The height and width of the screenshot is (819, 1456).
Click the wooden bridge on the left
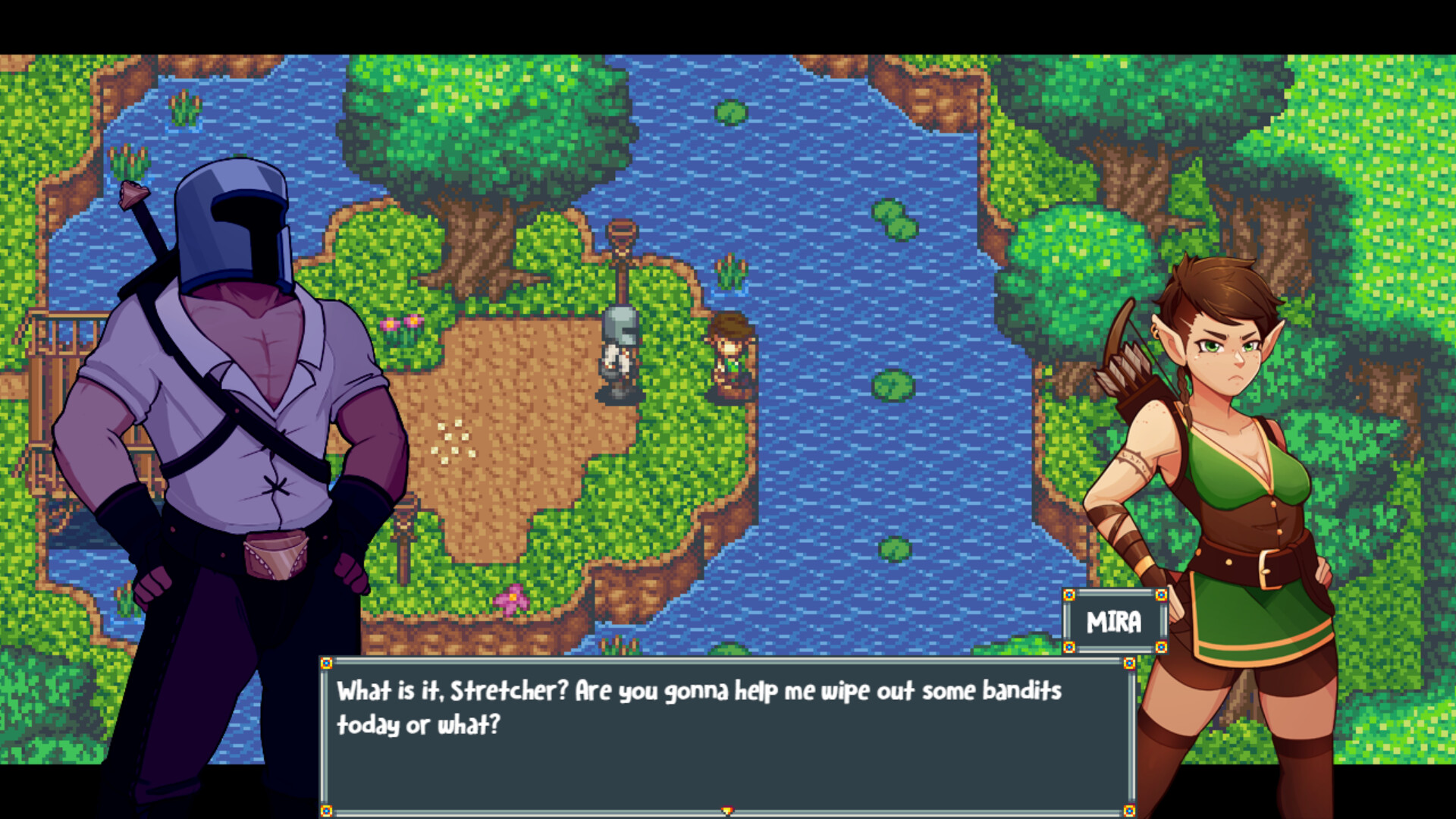coord(57,334)
